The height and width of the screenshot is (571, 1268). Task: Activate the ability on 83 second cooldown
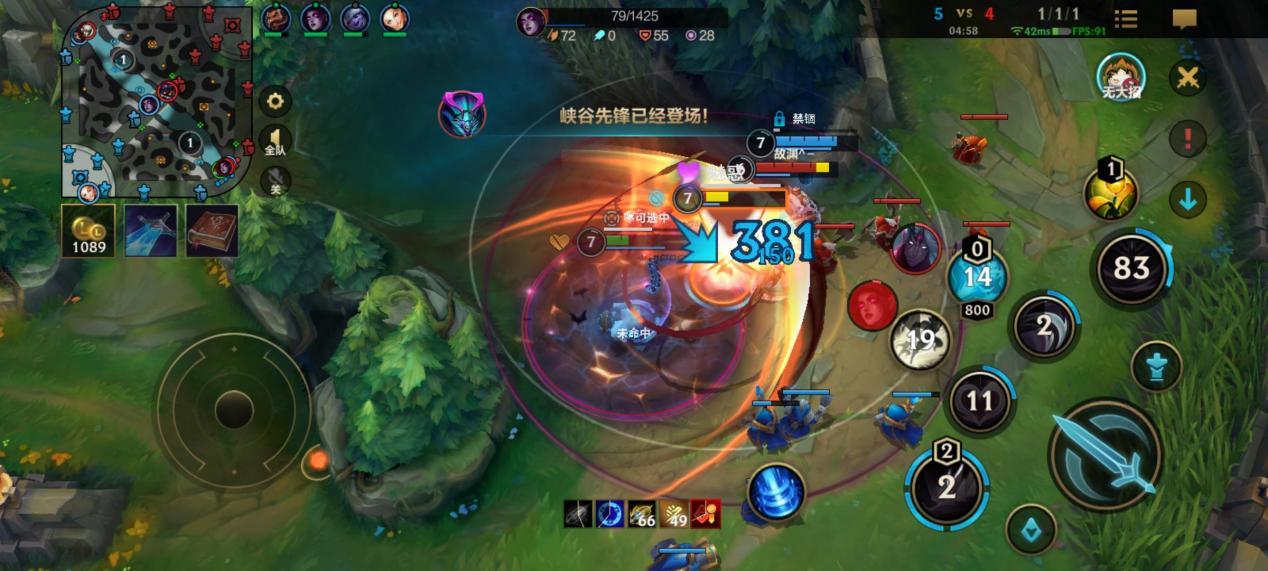click(1132, 268)
